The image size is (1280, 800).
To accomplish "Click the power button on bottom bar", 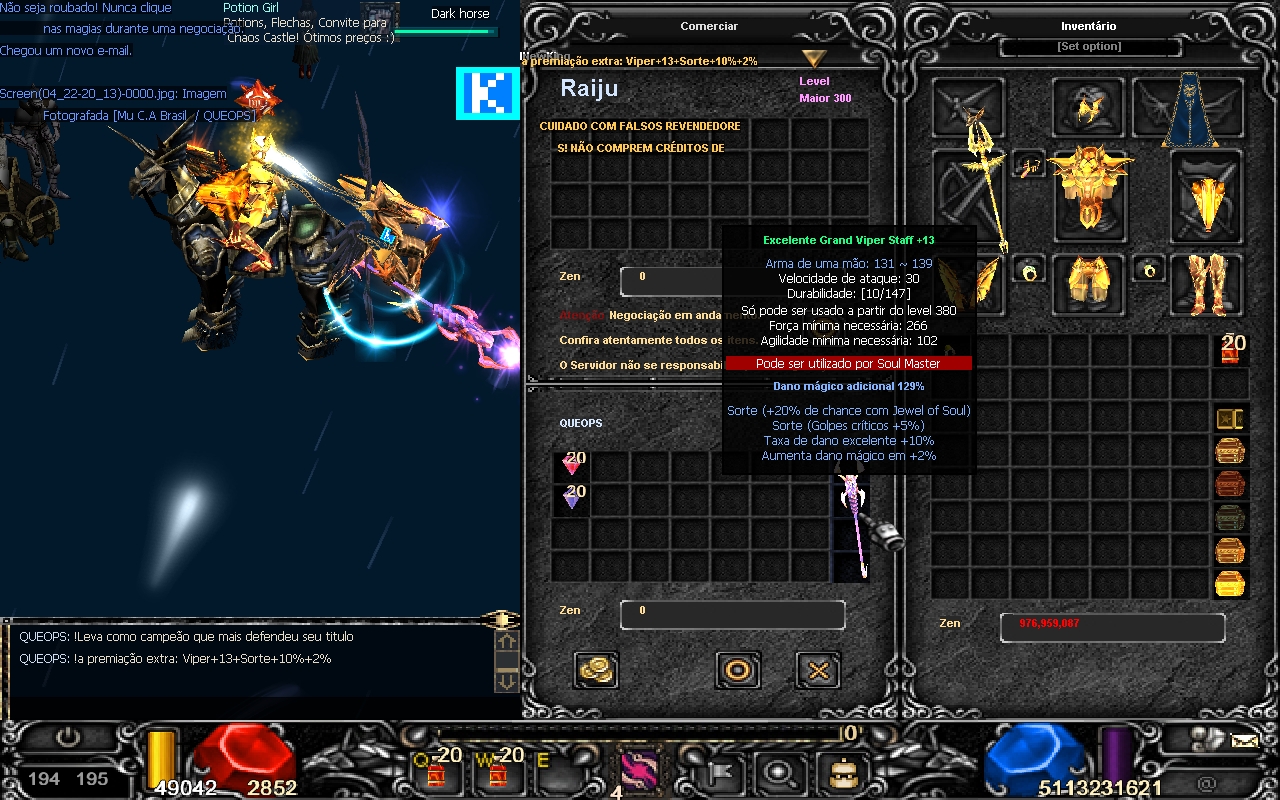I will [x=67, y=739].
